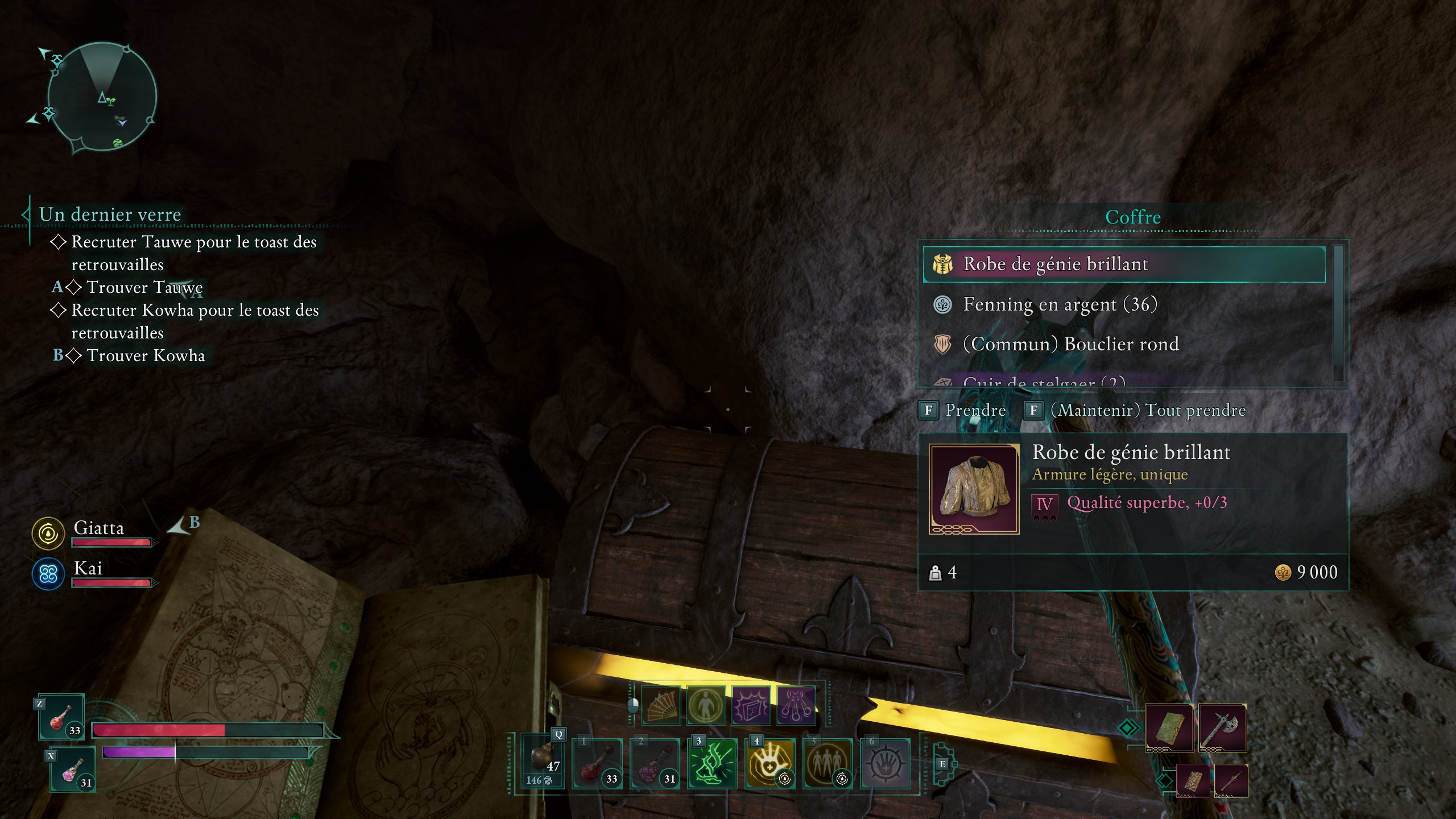The image size is (1456, 819).
Task: Activate the golden healing hand ability
Action: point(770,764)
